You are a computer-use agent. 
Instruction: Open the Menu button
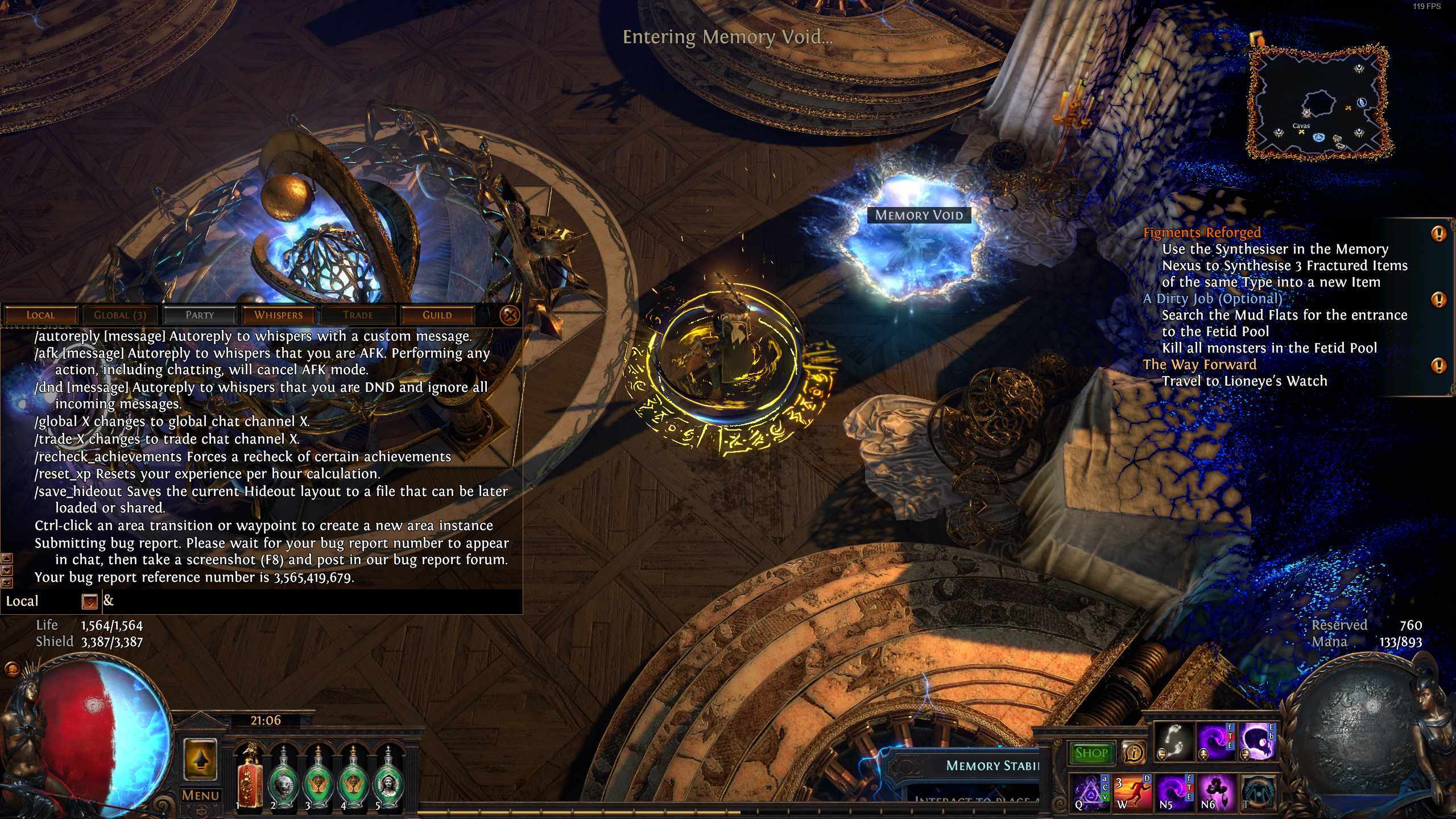click(x=201, y=795)
